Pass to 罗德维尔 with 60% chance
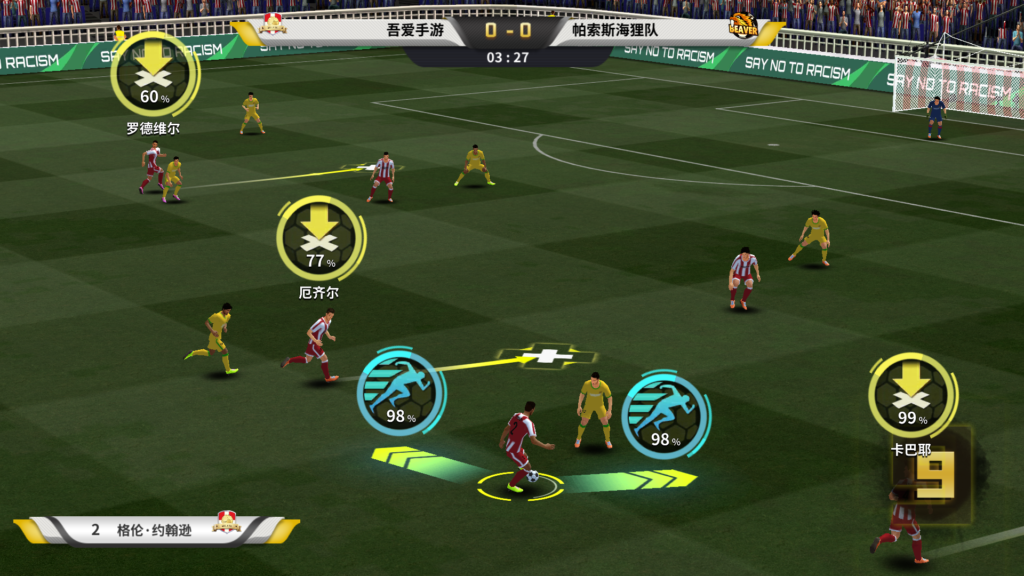The height and width of the screenshot is (576, 1024). point(153,75)
